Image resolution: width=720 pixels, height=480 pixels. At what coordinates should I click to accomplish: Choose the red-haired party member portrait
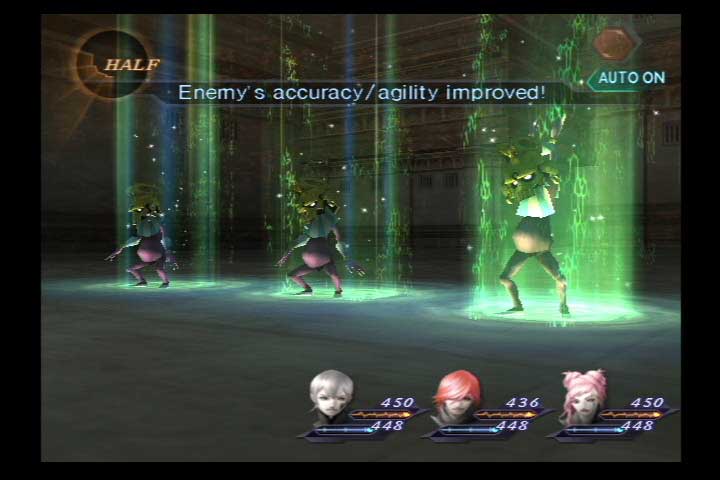pyautogui.click(x=456, y=398)
